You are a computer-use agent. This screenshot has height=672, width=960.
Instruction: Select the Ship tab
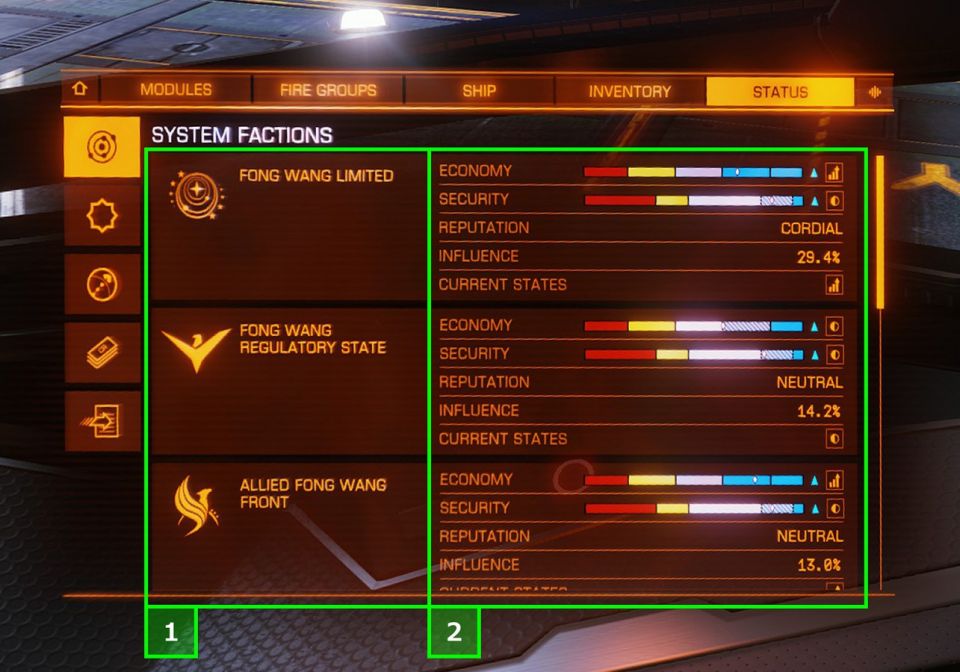pyautogui.click(x=479, y=90)
